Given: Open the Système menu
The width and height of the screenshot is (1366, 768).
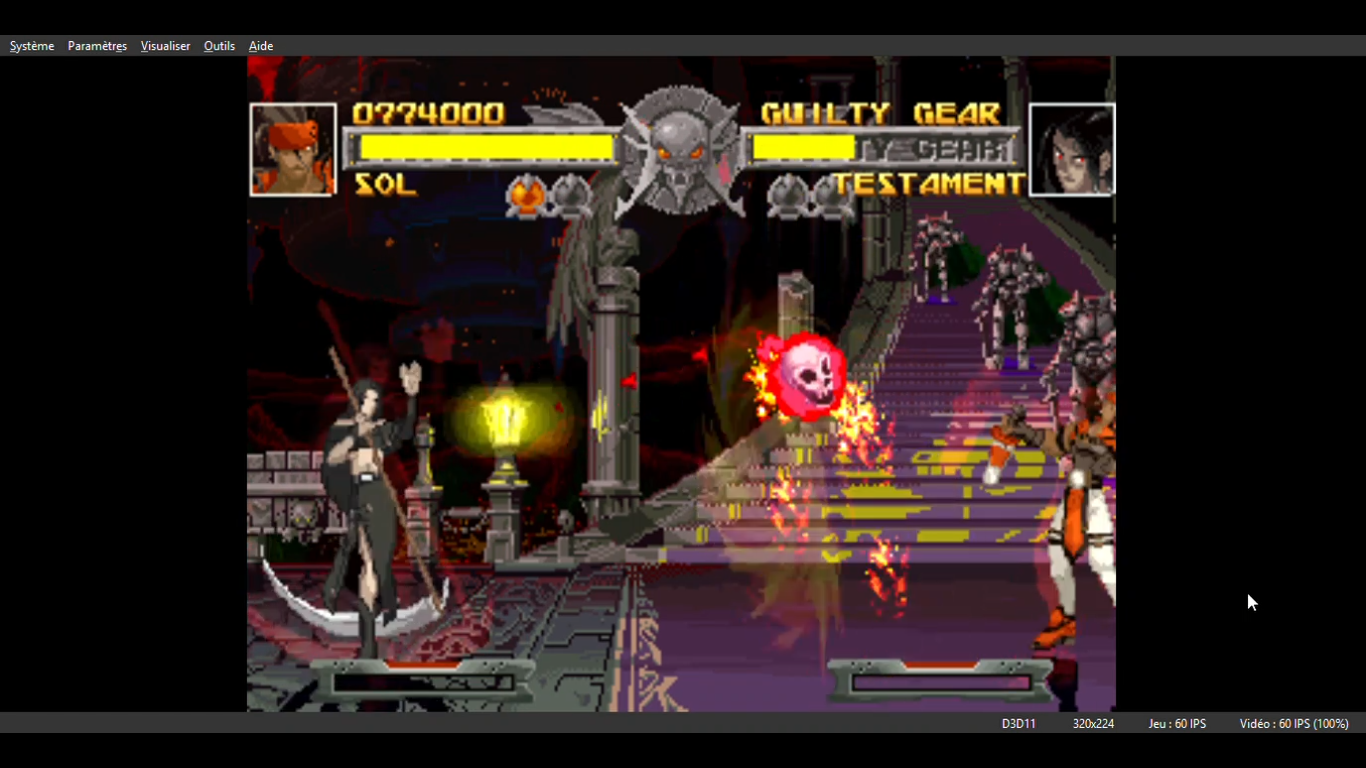Looking at the screenshot, I should pyautogui.click(x=32, y=46).
